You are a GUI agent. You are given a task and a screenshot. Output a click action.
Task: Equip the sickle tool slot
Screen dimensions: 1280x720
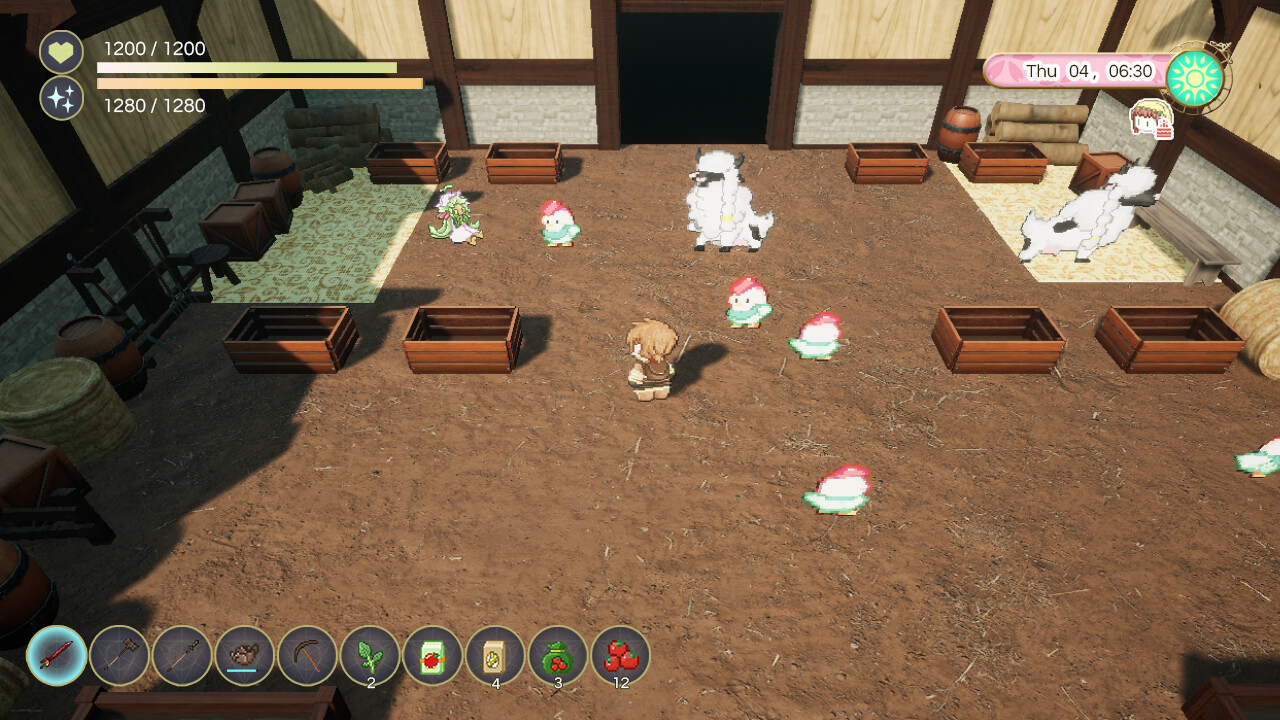click(x=308, y=655)
